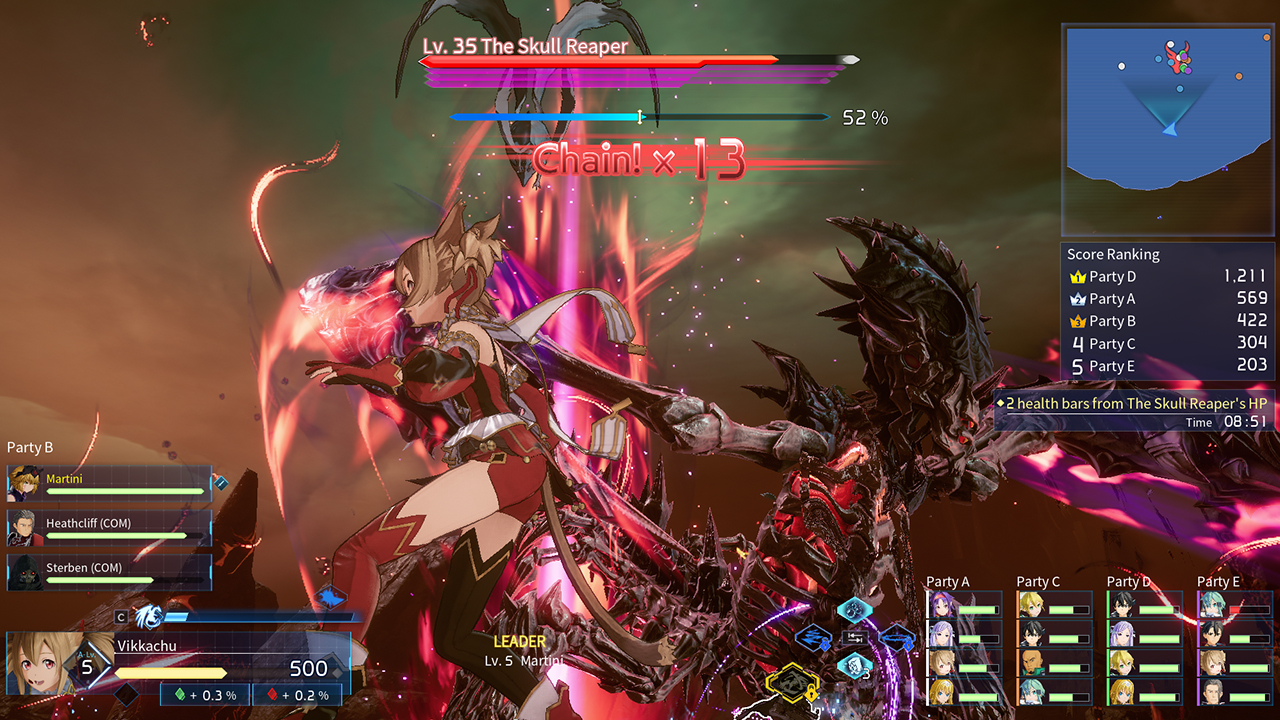1280x720 pixels.
Task: Select Martini in the Party B list
Action: 110,483
